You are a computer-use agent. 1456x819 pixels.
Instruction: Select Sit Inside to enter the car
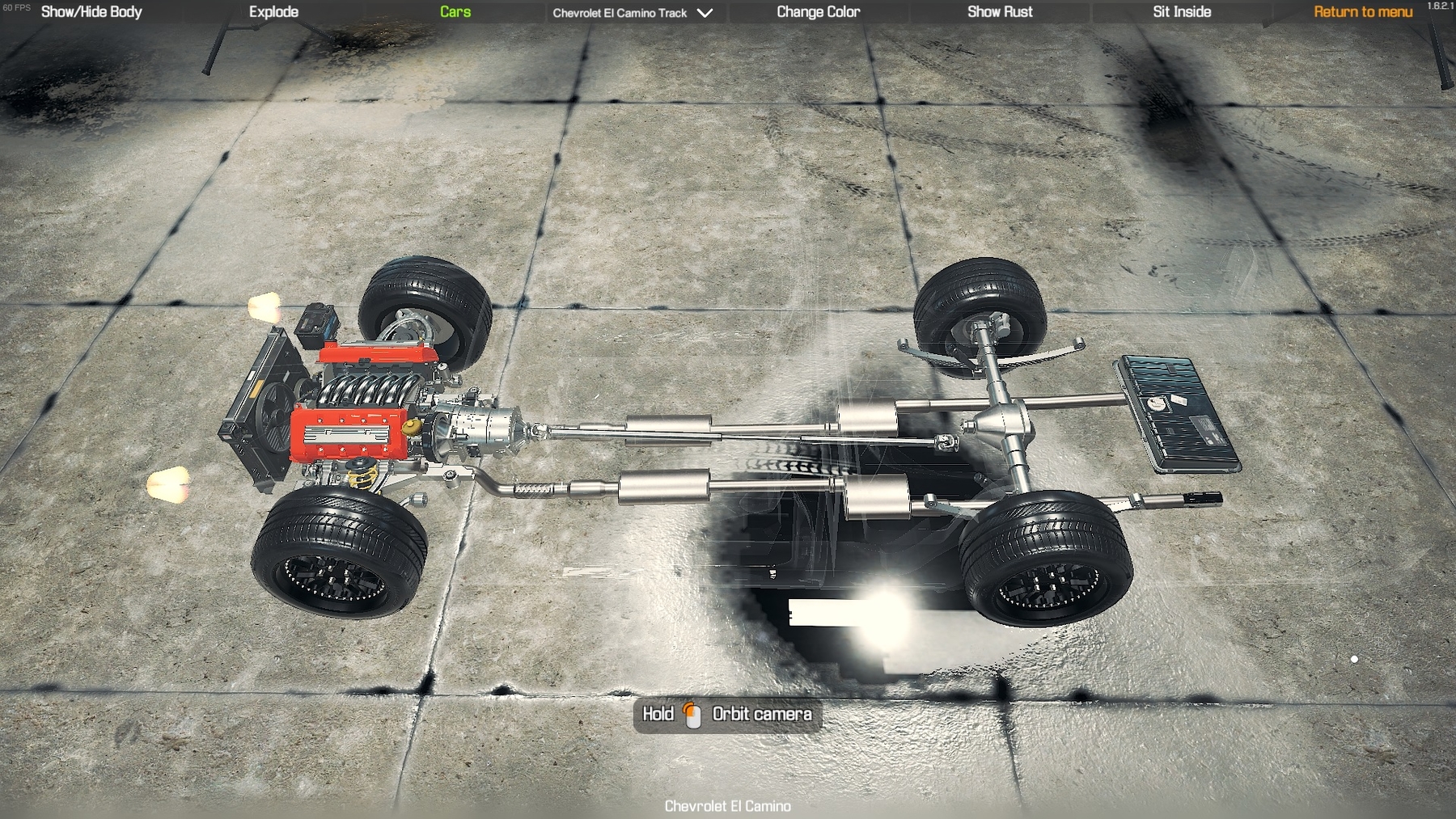click(x=1182, y=12)
